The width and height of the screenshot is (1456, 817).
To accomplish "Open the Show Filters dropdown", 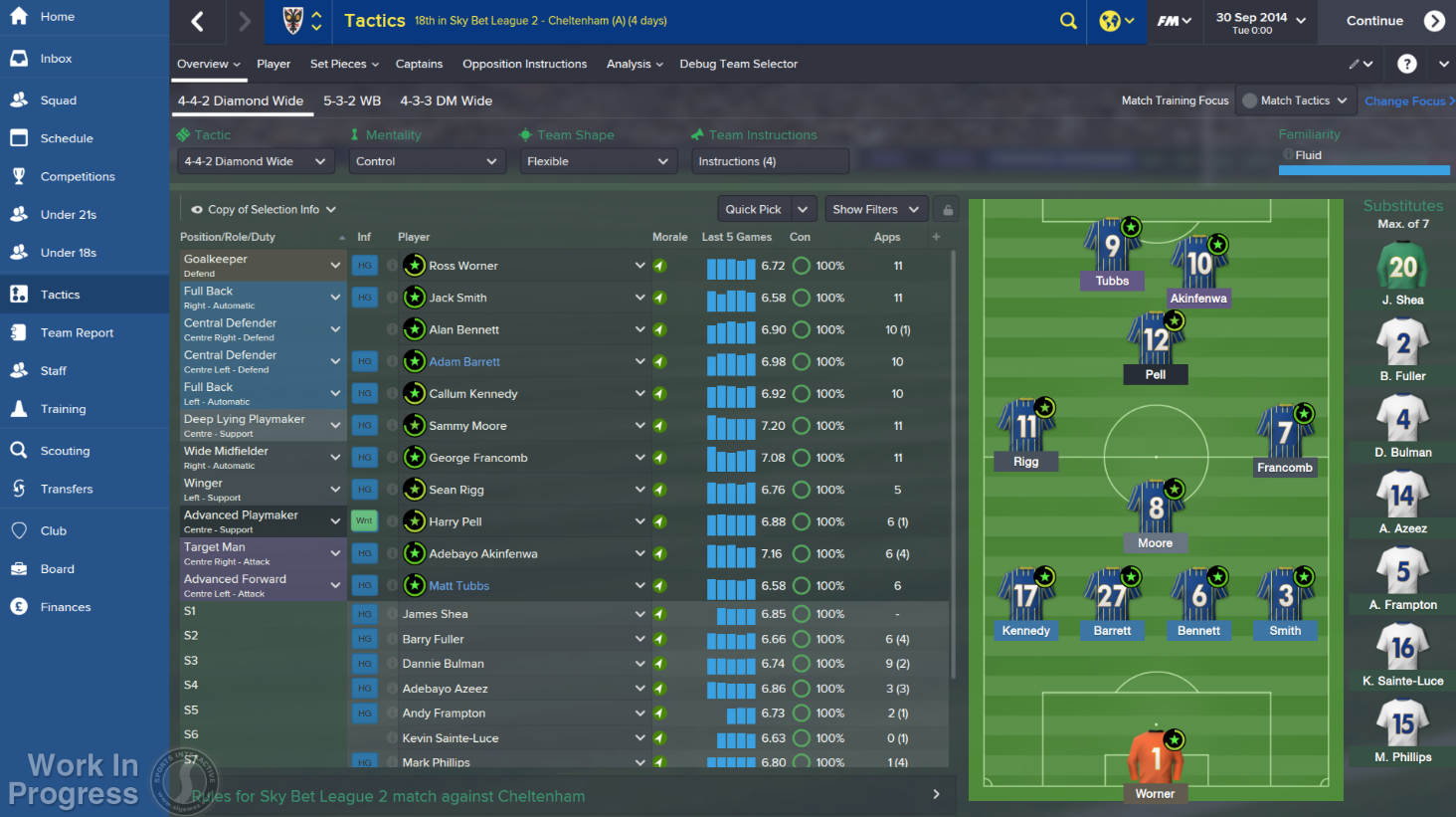I will tap(875, 209).
